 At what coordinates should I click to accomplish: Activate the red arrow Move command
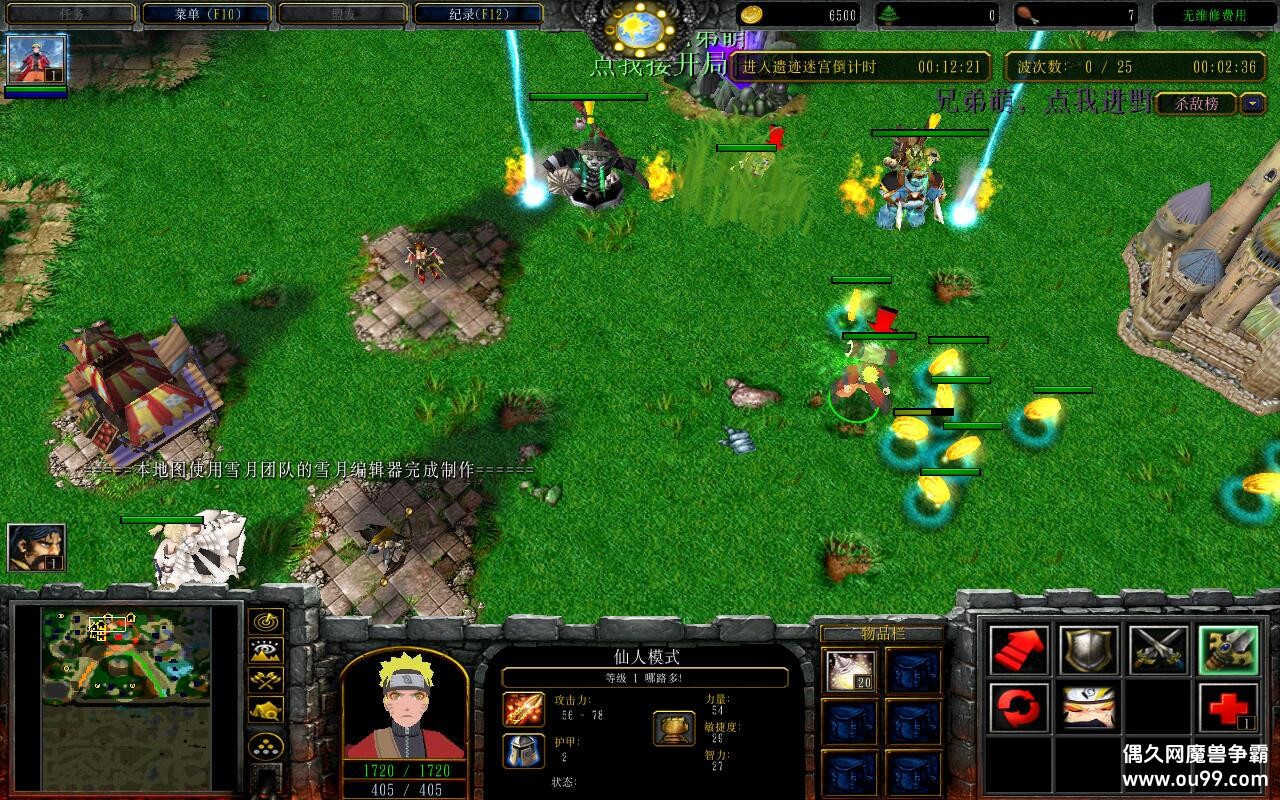pyautogui.click(x=1019, y=650)
